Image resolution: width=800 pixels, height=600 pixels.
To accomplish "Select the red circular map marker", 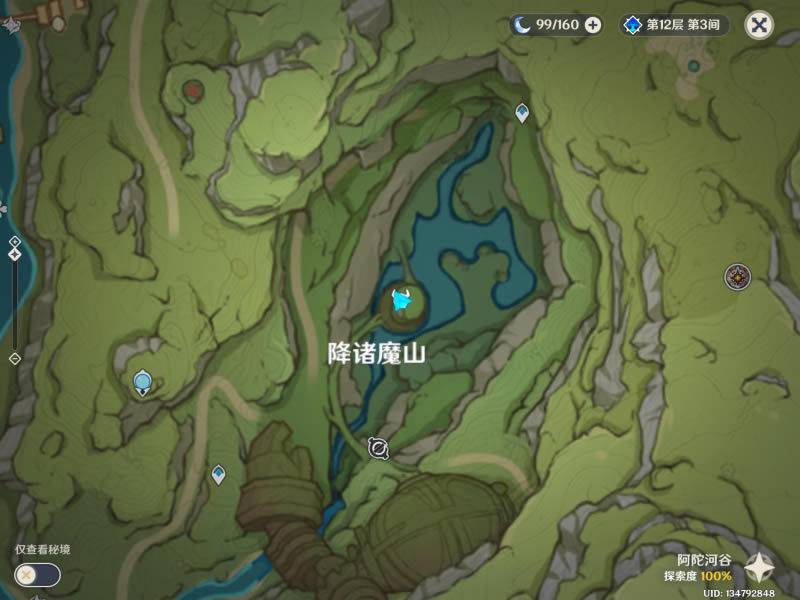I will (x=192, y=91).
